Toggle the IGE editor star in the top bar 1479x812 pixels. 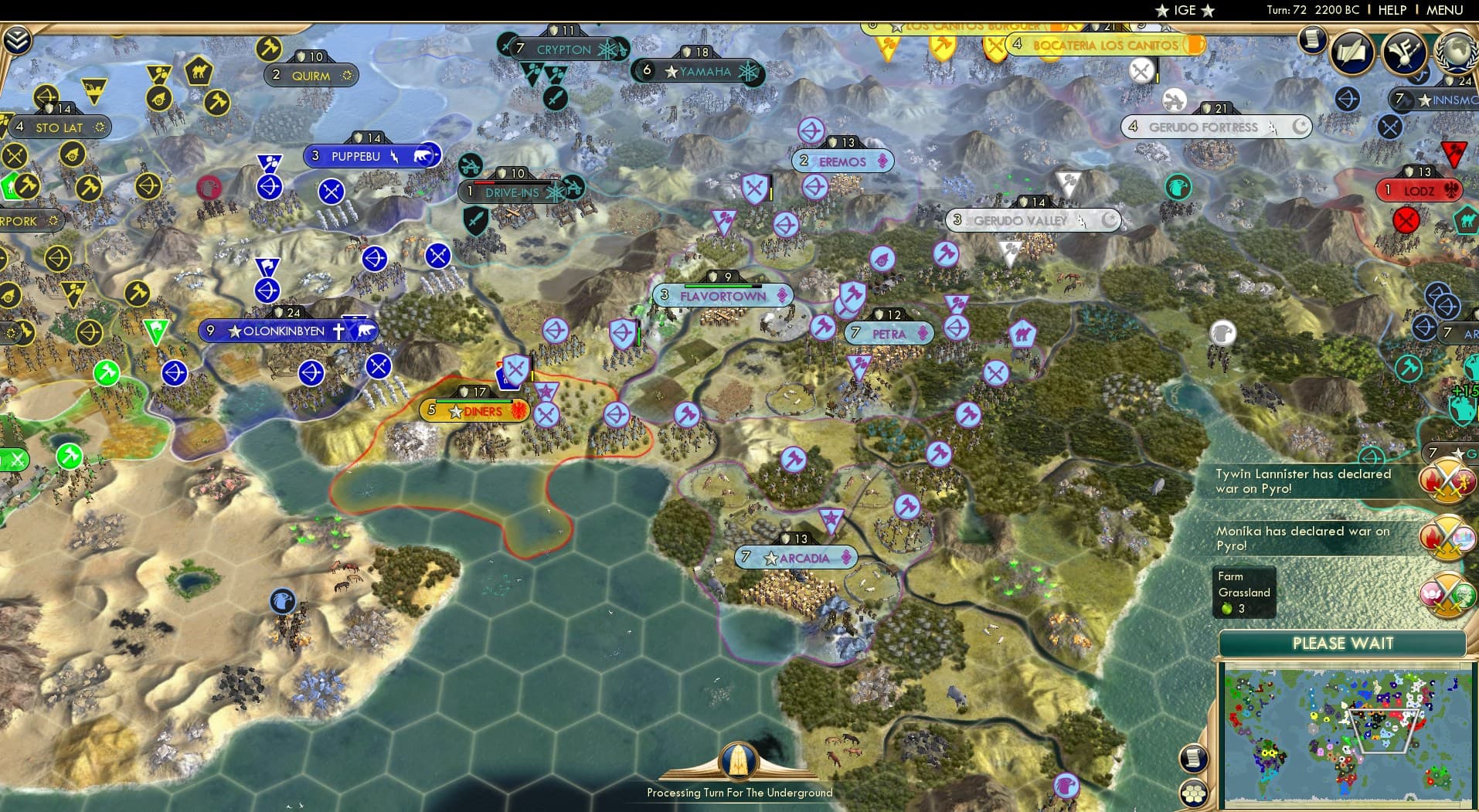point(1162,11)
